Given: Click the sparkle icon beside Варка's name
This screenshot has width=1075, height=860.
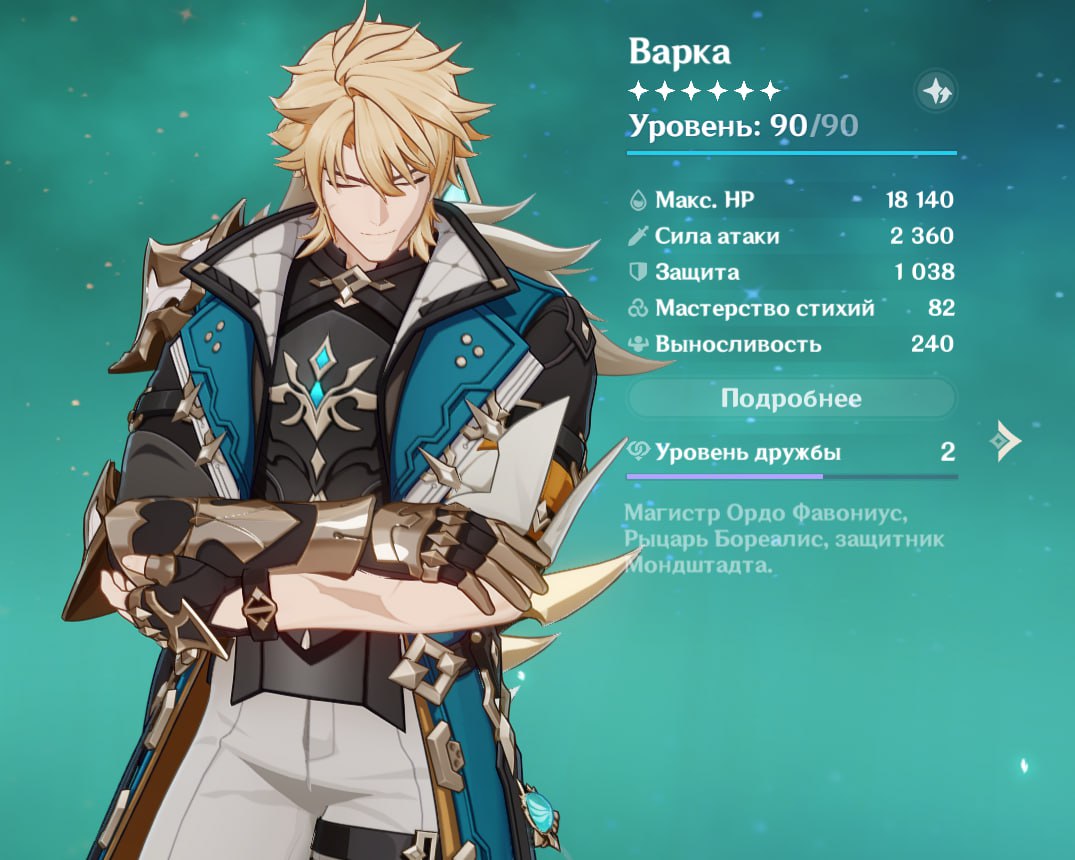Looking at the screenshot, I should point(936,93).
